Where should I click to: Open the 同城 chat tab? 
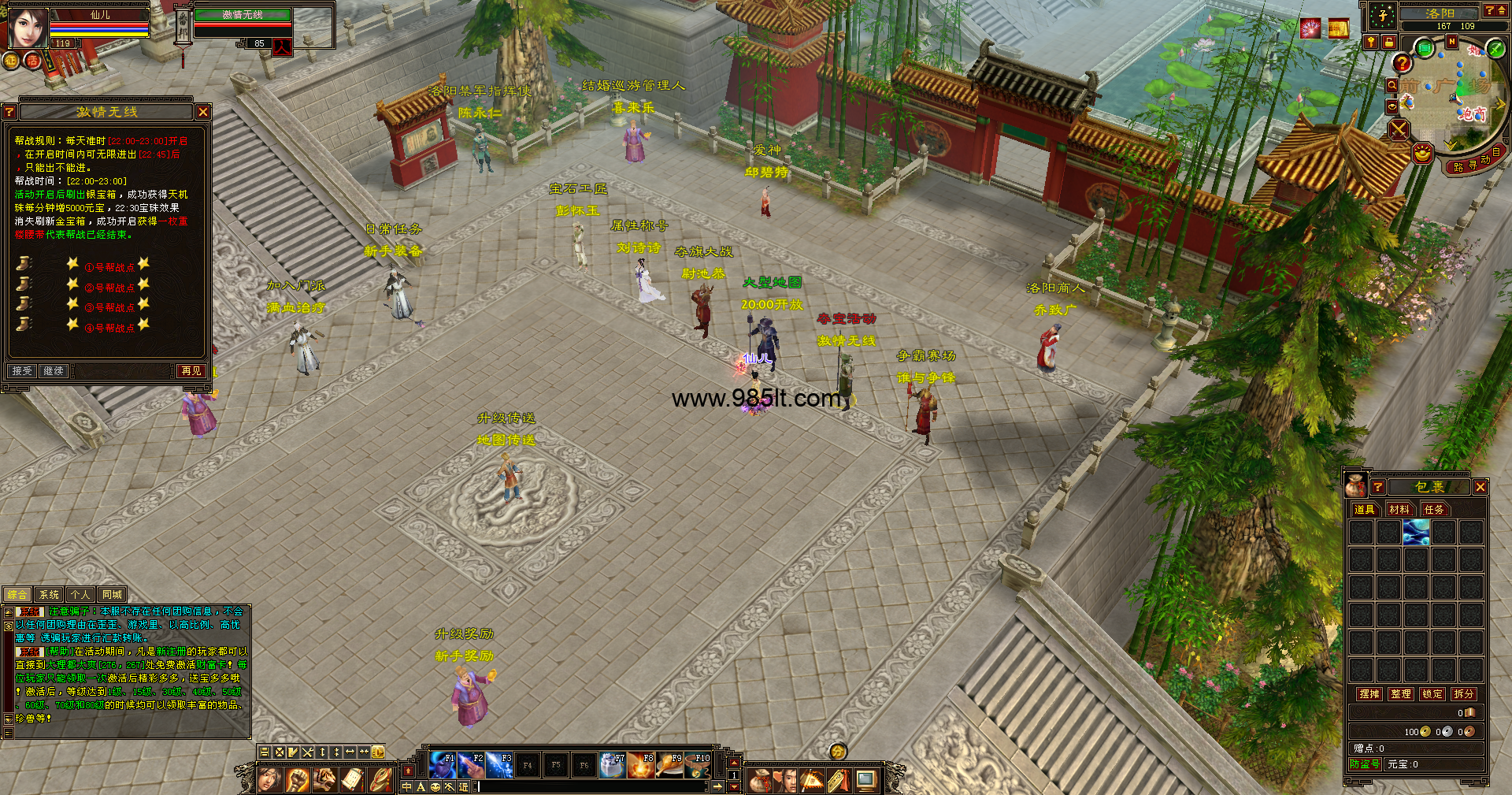112,595
